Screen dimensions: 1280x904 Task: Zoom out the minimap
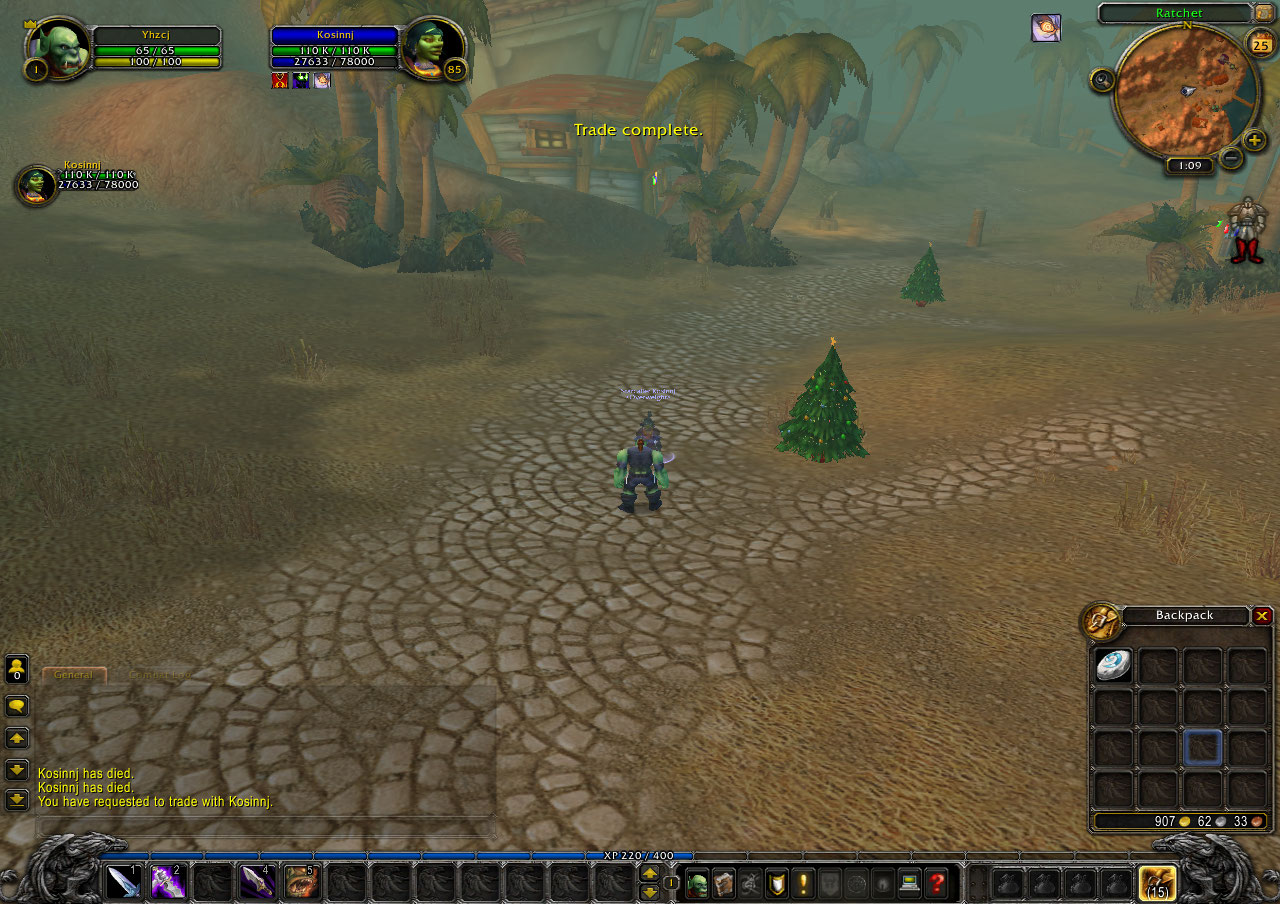(x=1231, y=158)
